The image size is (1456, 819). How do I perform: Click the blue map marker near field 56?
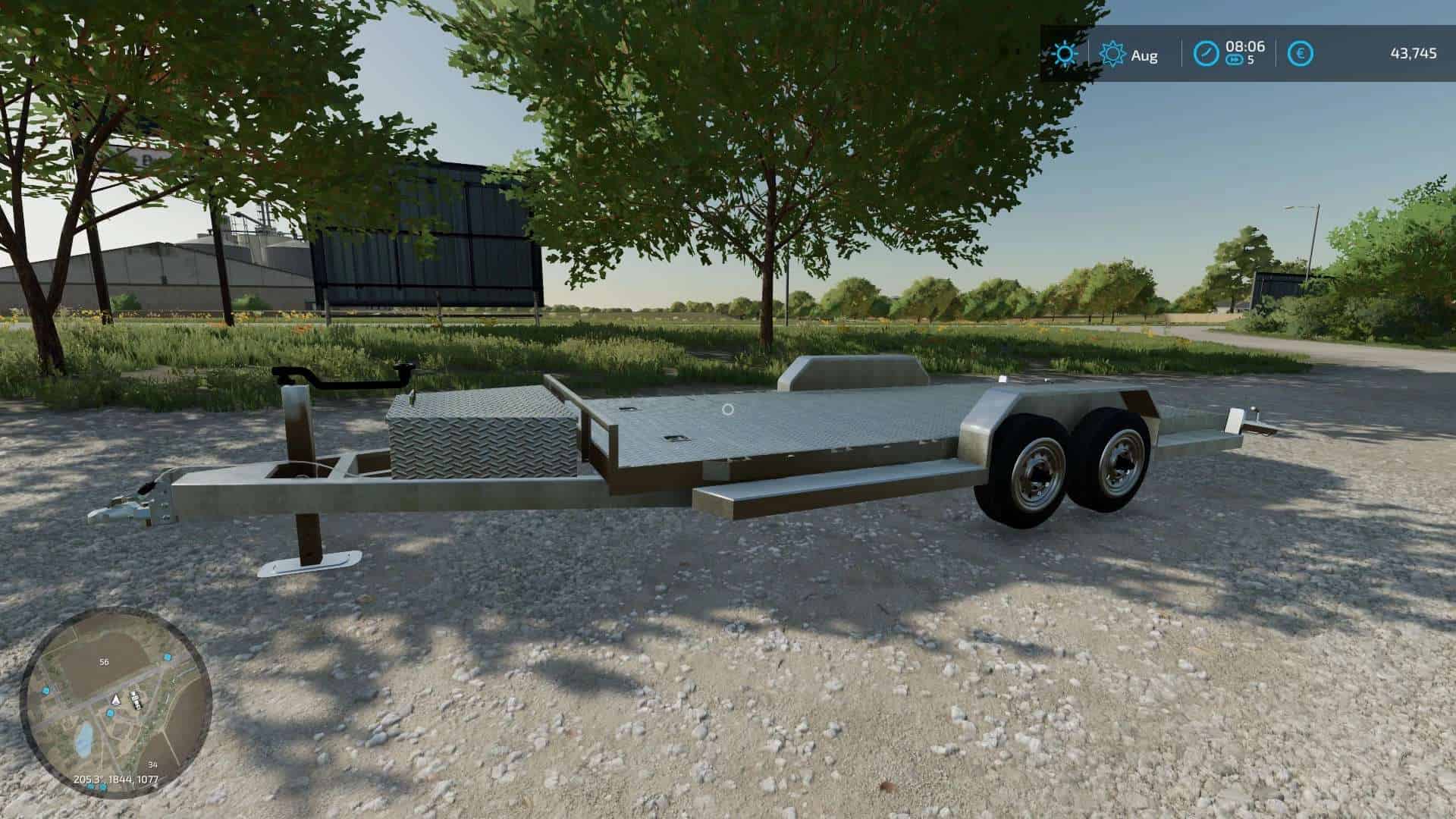point(168,657)
